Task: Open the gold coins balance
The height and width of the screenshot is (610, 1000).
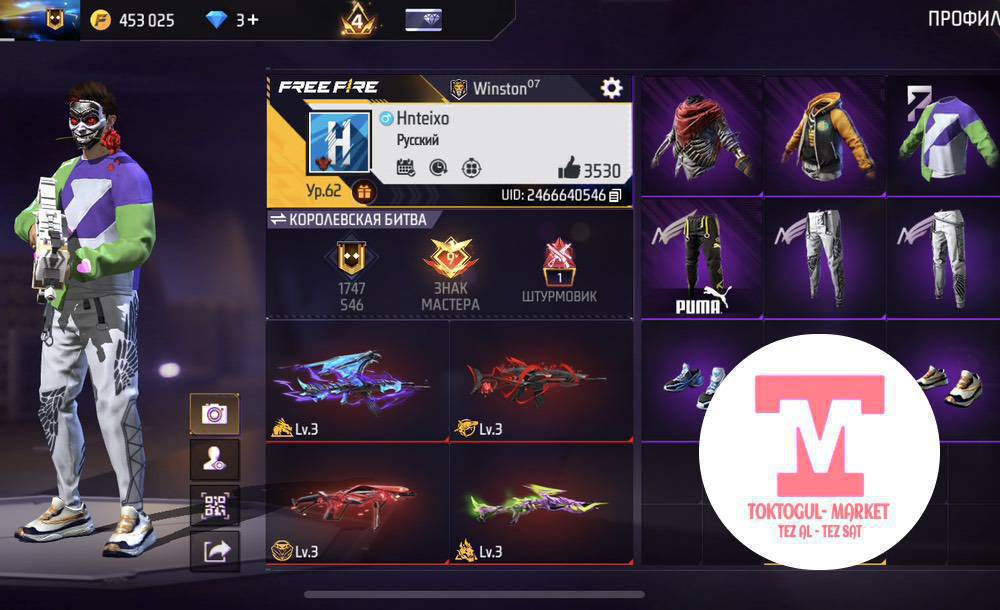Action: pyautogui.click(x=133, y=20)
